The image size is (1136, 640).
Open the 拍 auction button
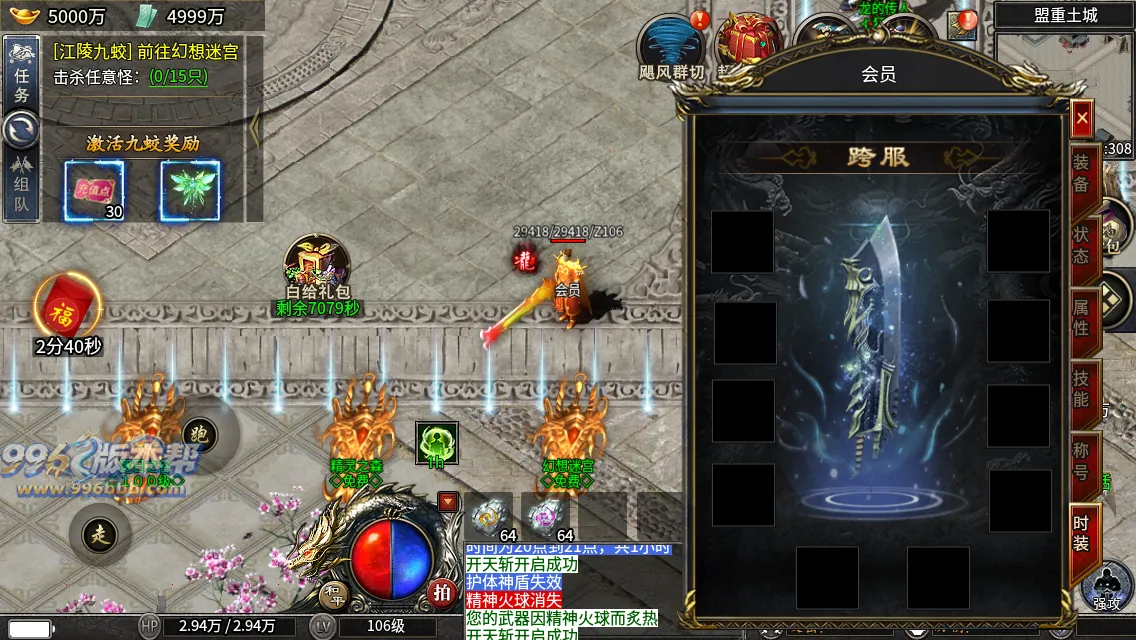(x=441, y=592)
